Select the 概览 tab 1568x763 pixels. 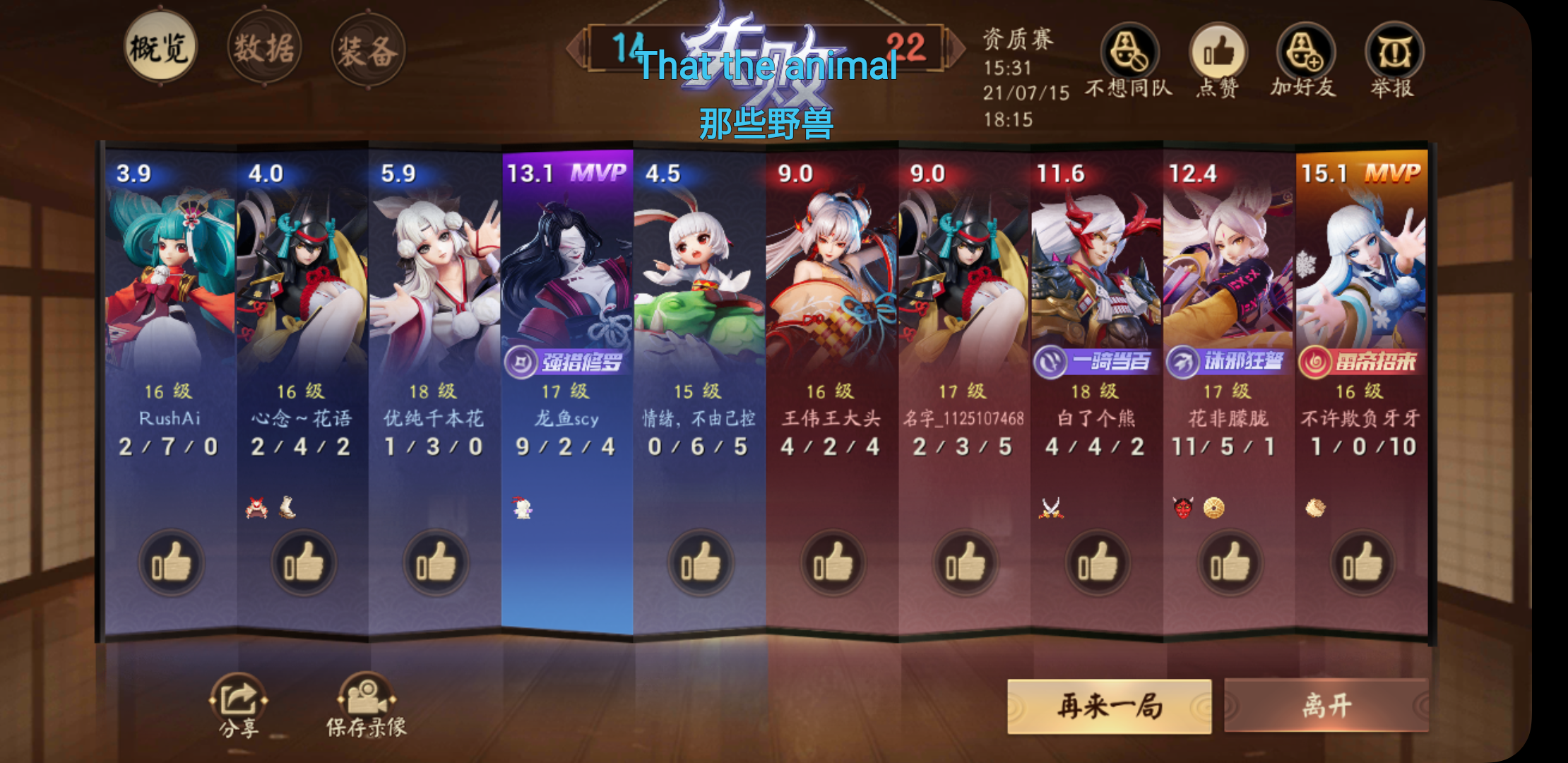[159, 47]
